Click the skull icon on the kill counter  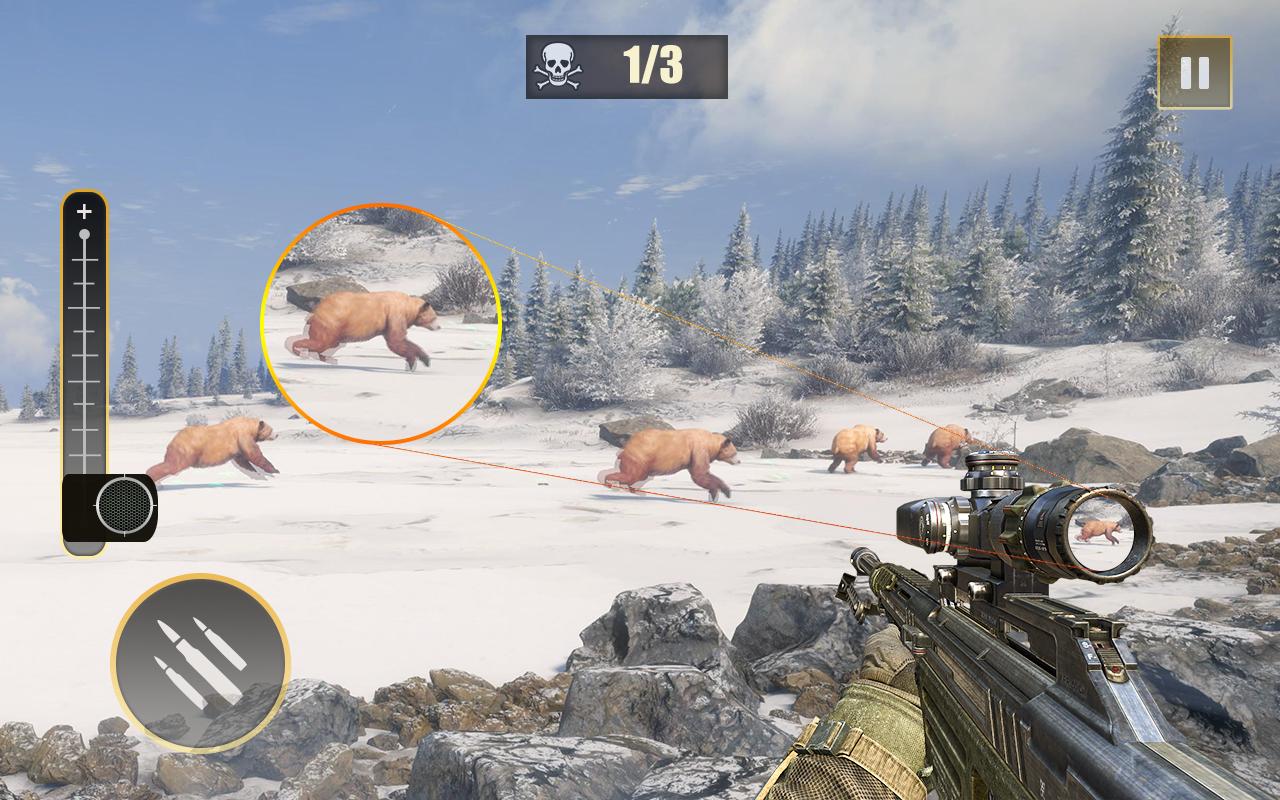click(x=558, y=64)
